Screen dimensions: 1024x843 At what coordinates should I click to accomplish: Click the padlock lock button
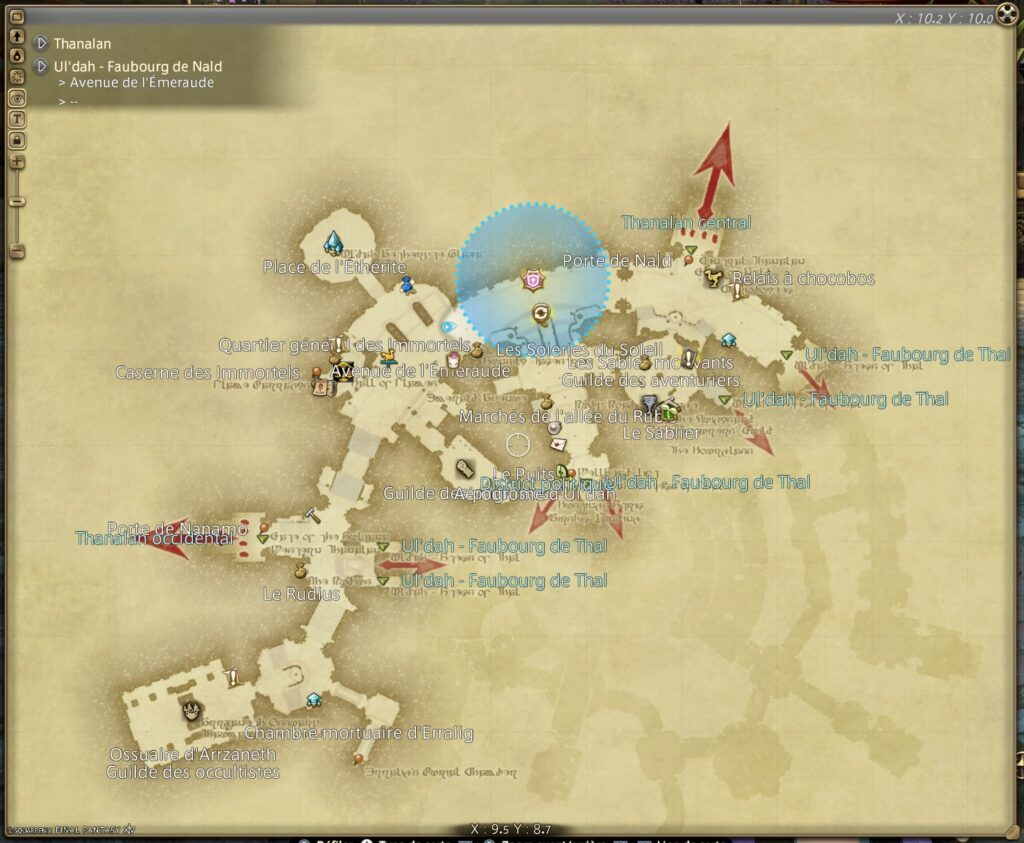pos(17,139)
